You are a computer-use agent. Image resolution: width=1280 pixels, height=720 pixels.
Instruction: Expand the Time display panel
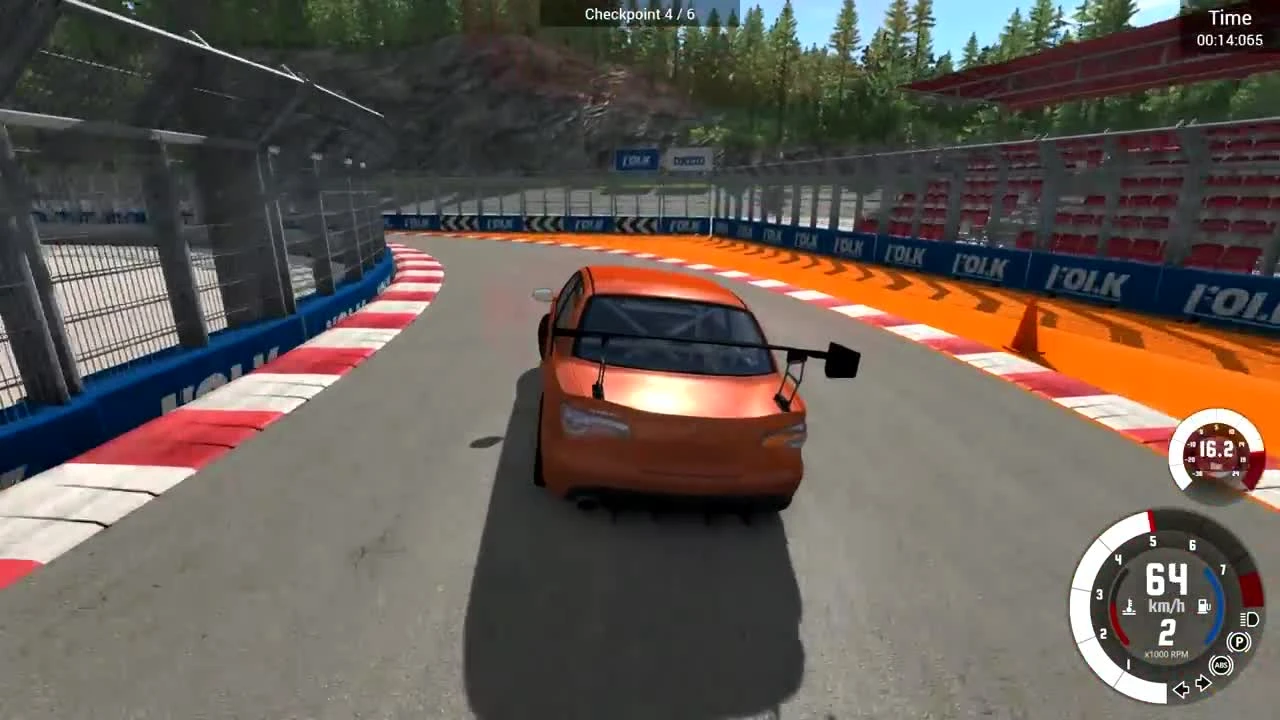(1229, 27)
